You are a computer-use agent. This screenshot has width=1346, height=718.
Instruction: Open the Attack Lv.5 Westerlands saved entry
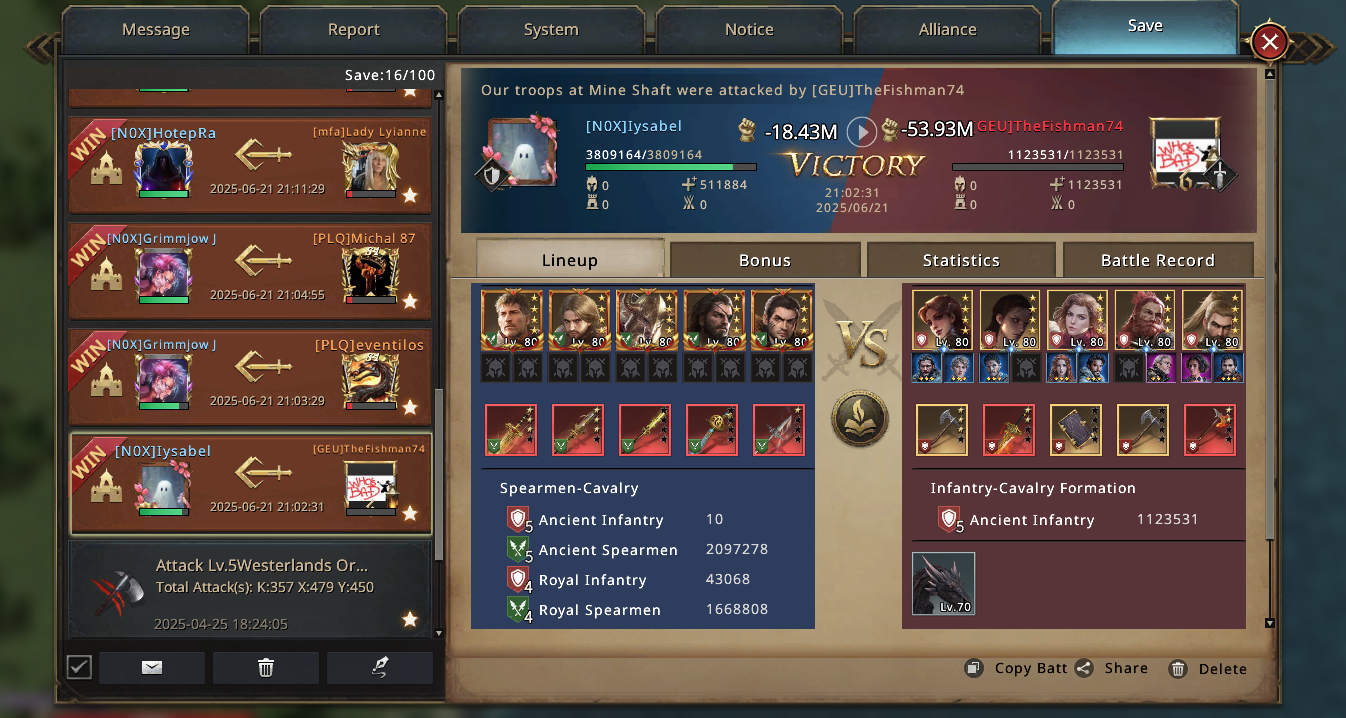tap(250, 590)
